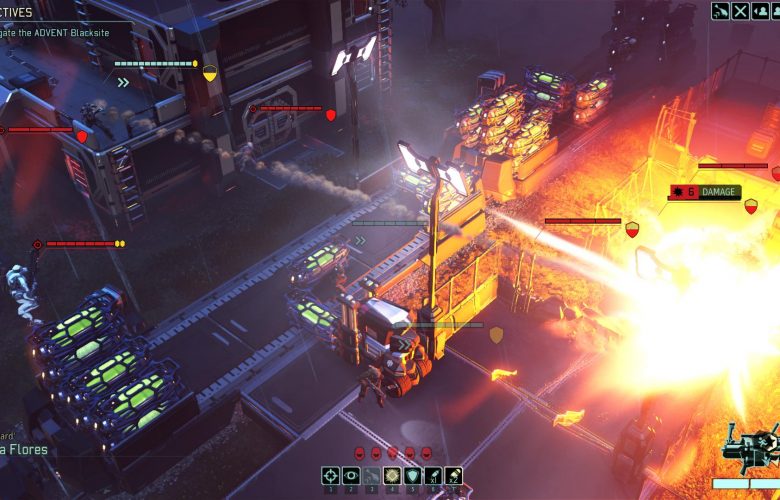
Task: Select the crosshair fire weapon ability
Action: pyautogui.click(x=330, y=476)
